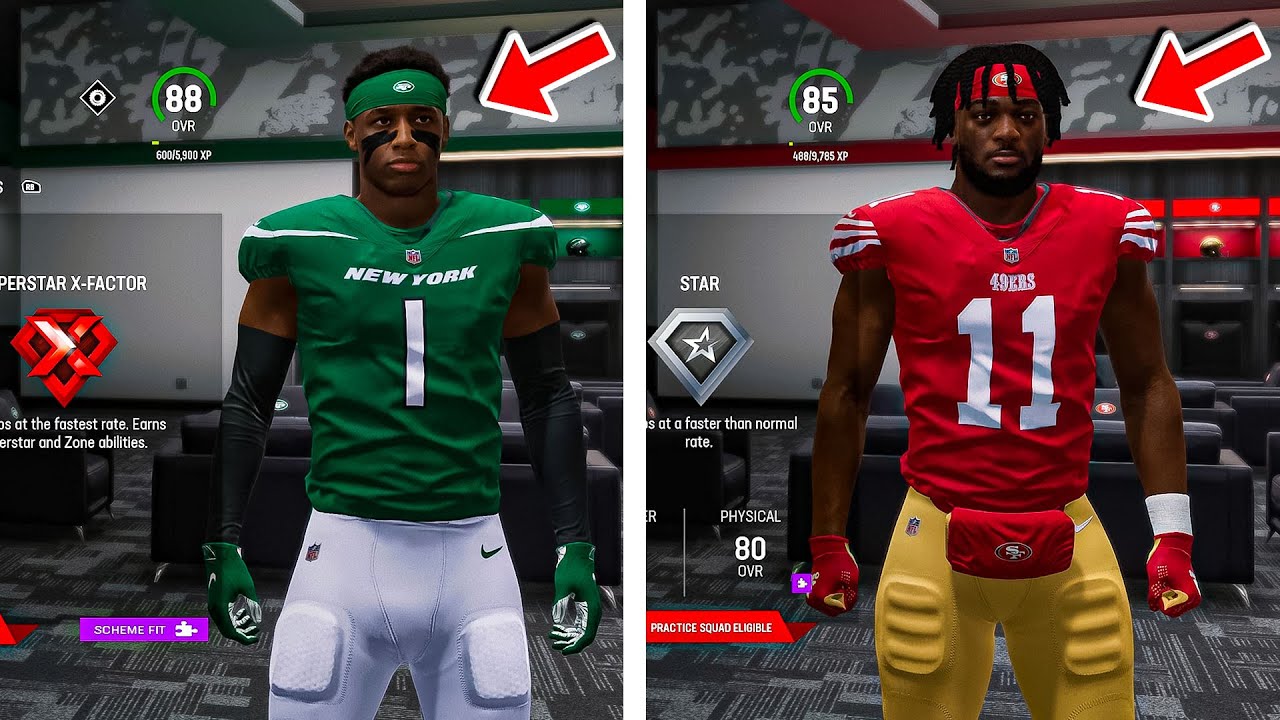
Task: Click the Practice Squad Eligible banner
Action: (x=711, y=628)
